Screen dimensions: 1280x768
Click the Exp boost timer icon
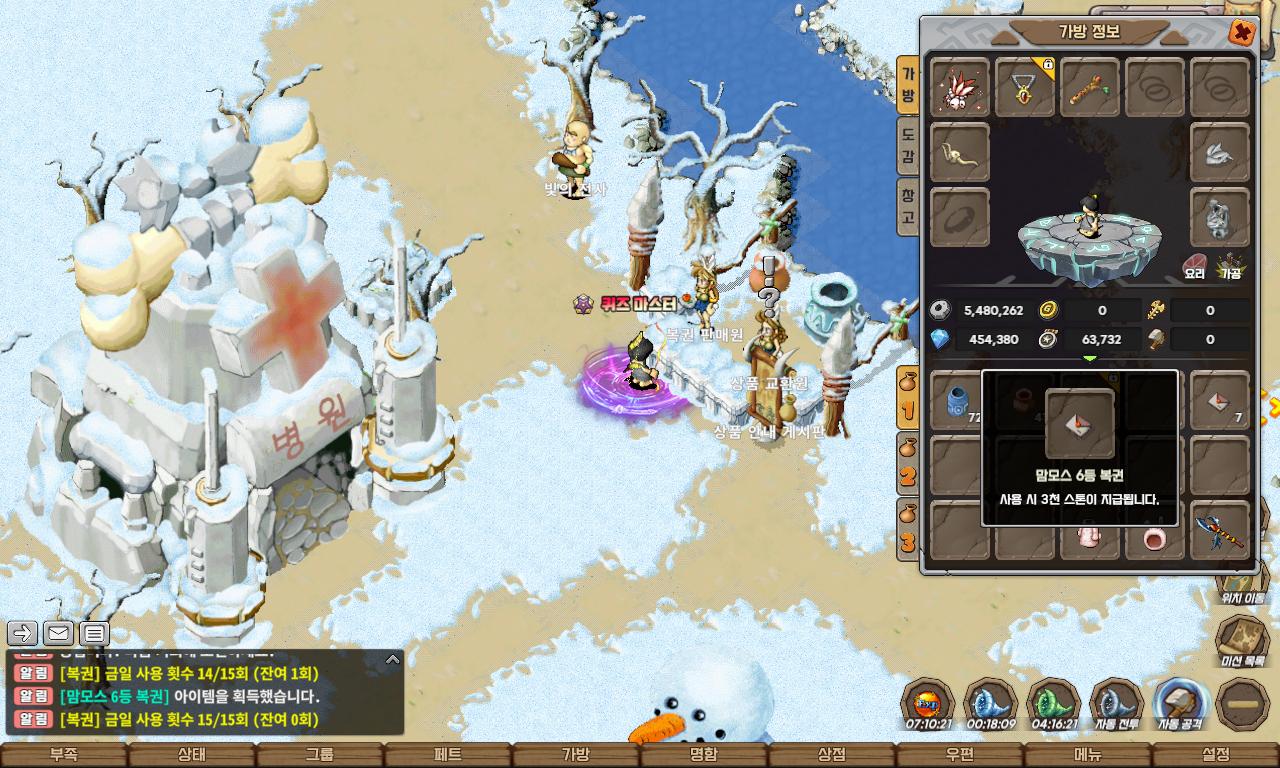pyautogui.click(x=927, y=704)
